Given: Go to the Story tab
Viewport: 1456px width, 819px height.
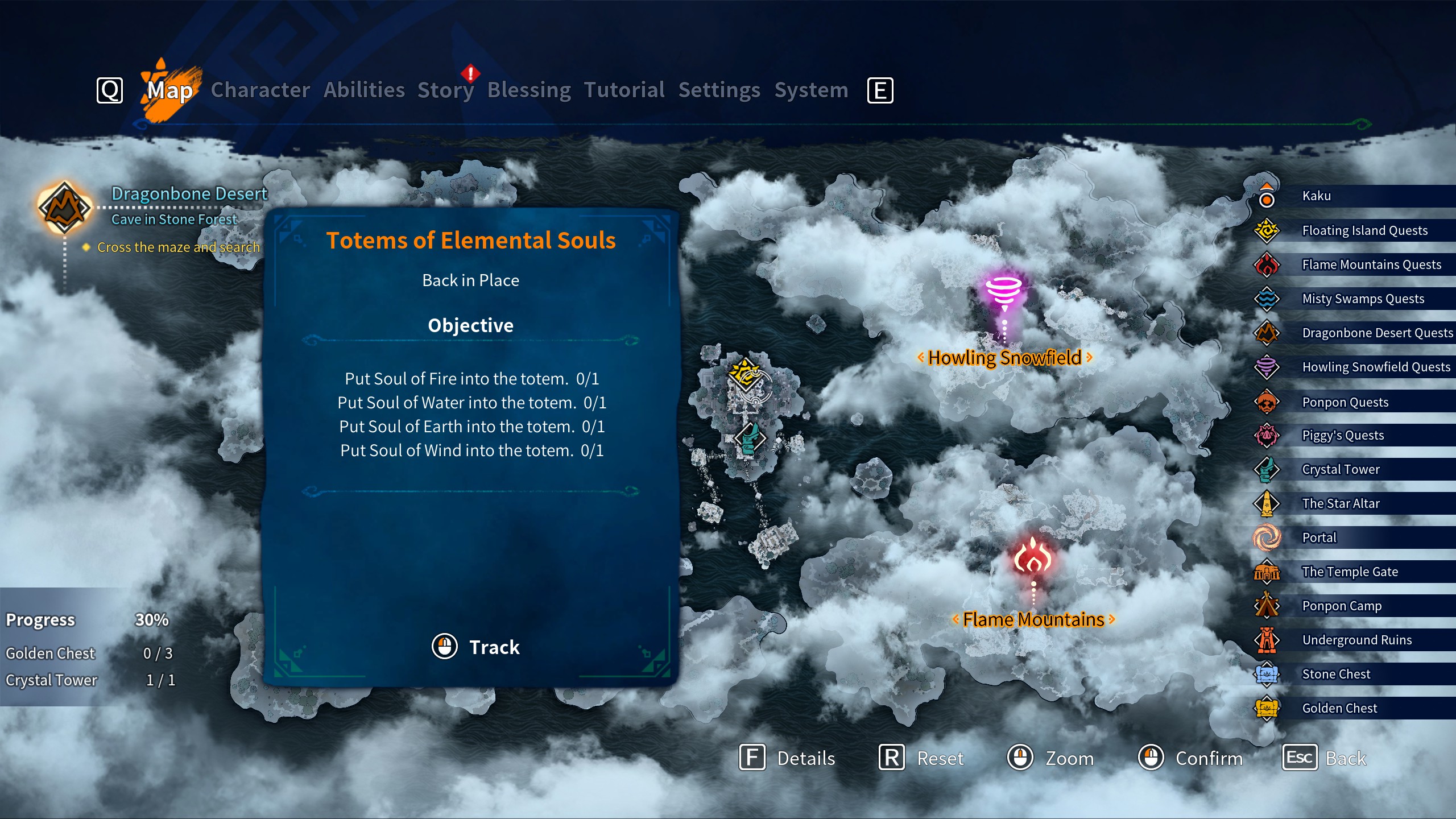Looking at the screenshot, I should tap(445, 90).
